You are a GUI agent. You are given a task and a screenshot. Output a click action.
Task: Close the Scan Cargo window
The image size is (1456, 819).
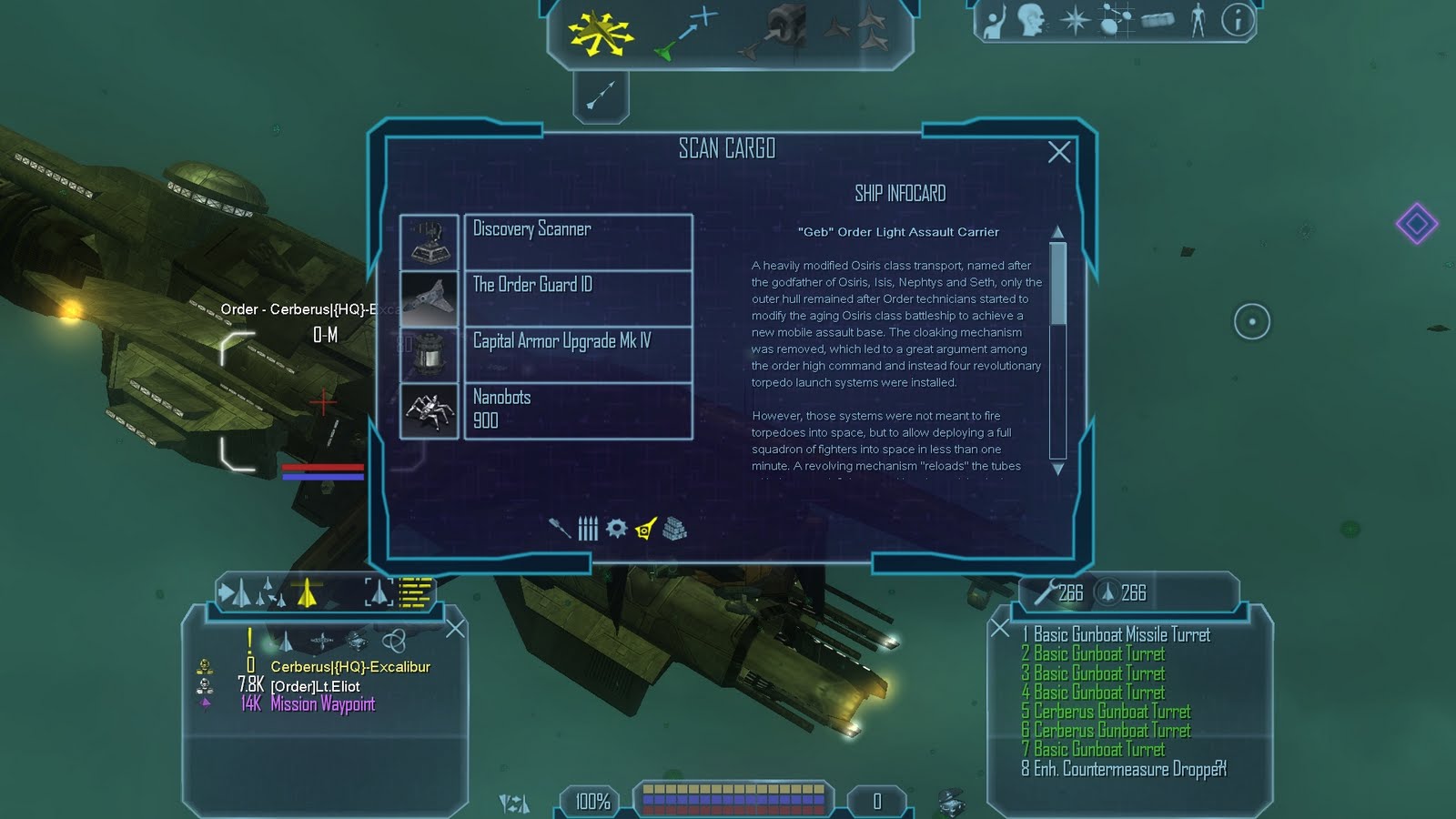[1058, 152]
